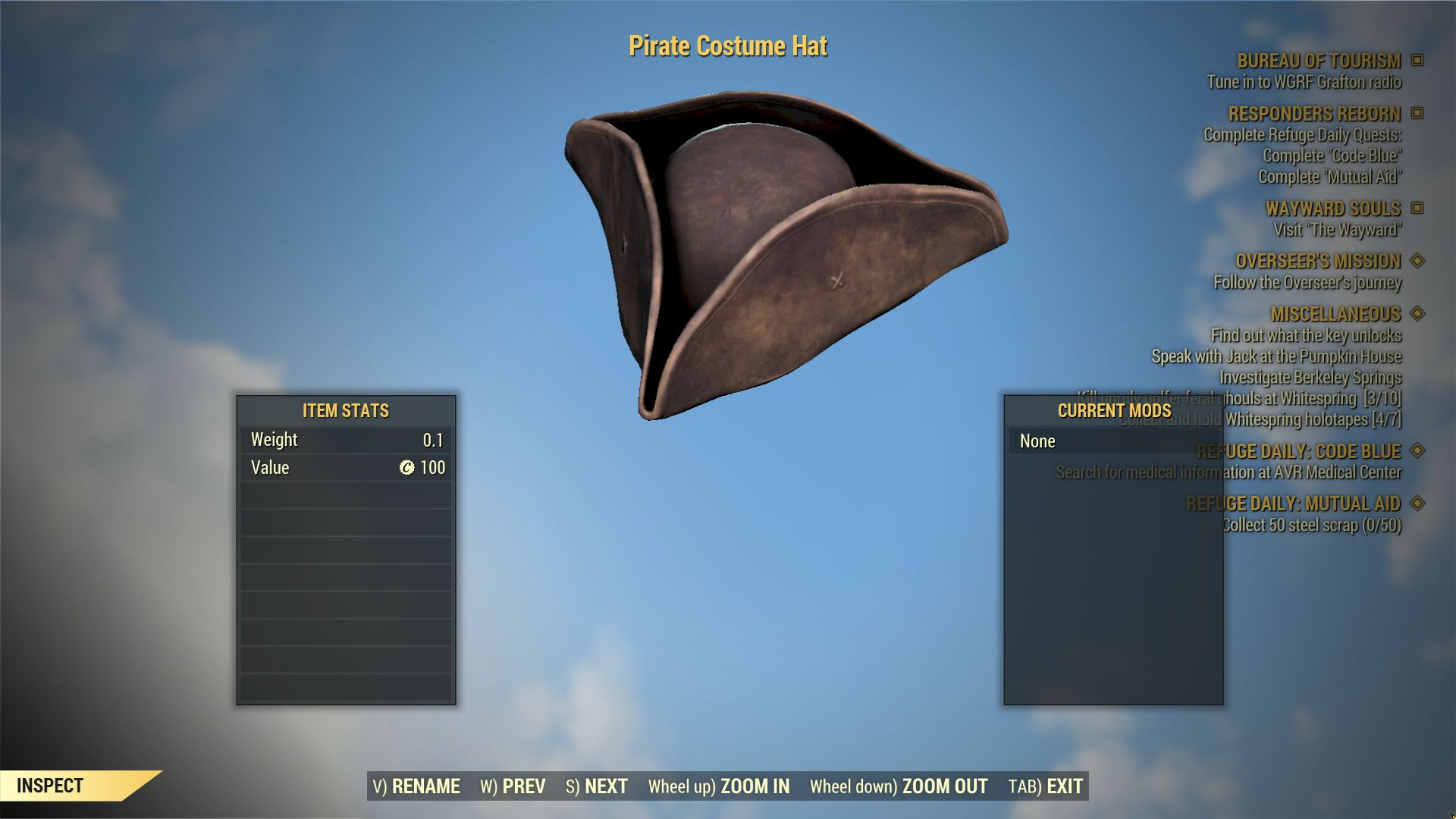Toggle the 'Complete Code Blue' objective
1456x819 pixels.
pos(1332,156)
